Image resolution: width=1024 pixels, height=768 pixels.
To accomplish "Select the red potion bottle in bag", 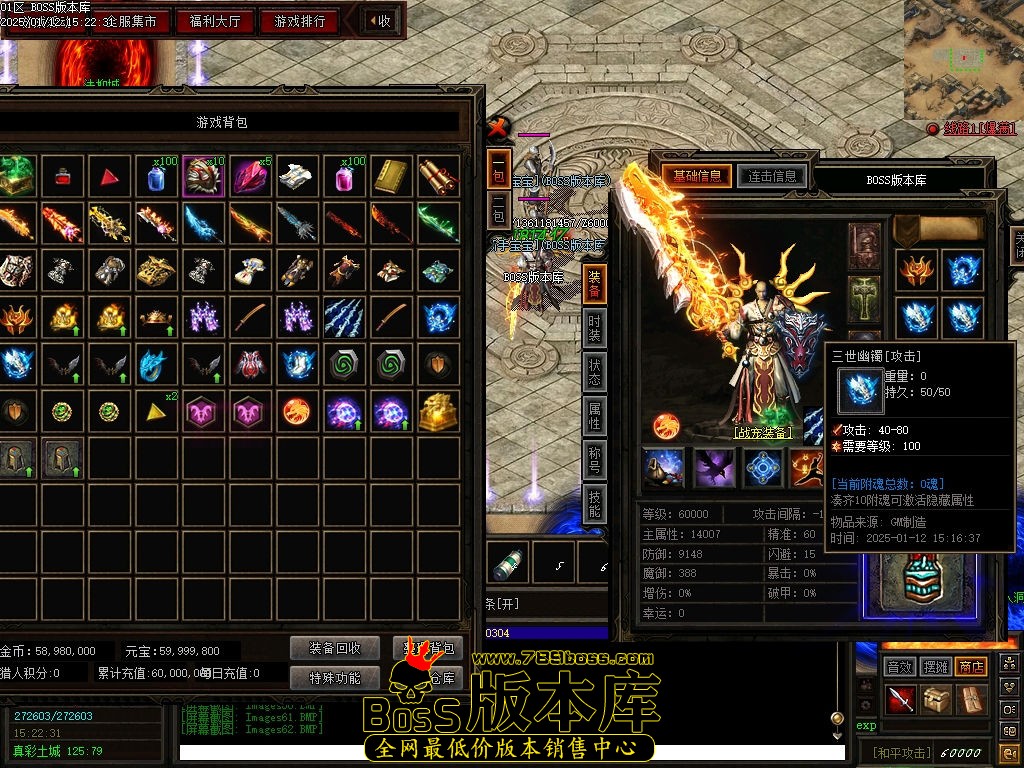I will click(63, 177).
